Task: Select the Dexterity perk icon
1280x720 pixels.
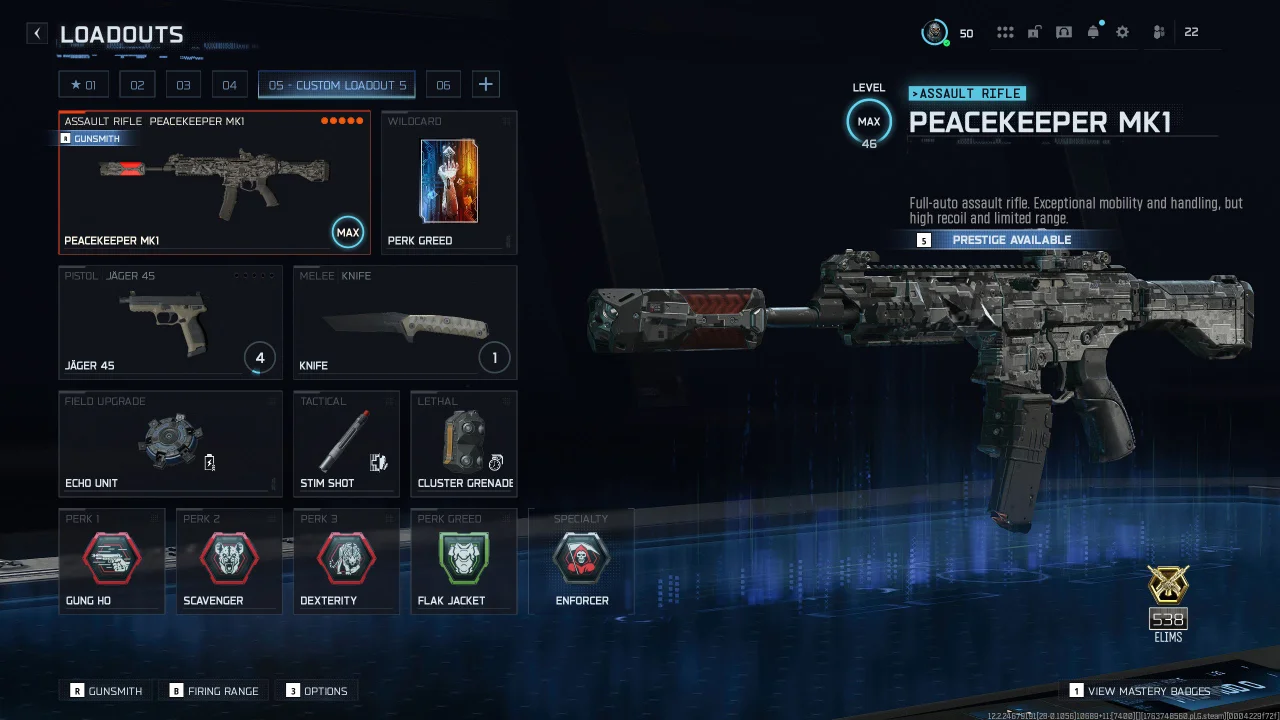Action: click(346, 560)
